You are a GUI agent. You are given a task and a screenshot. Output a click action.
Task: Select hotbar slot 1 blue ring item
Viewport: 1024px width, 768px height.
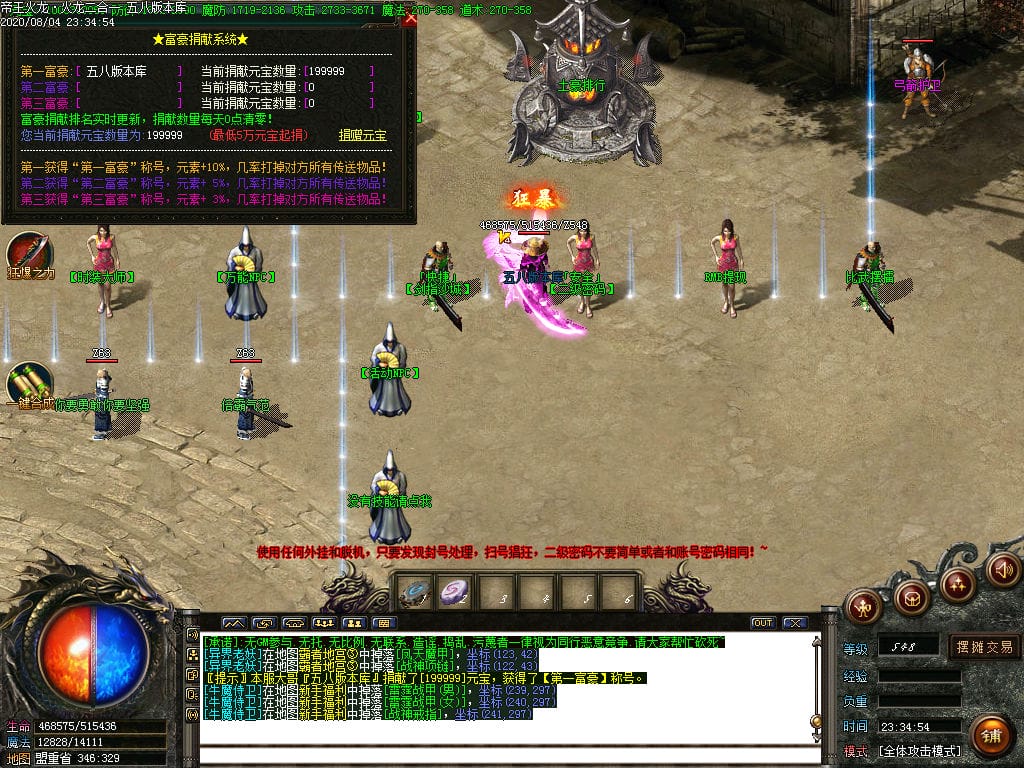point(413,593)
